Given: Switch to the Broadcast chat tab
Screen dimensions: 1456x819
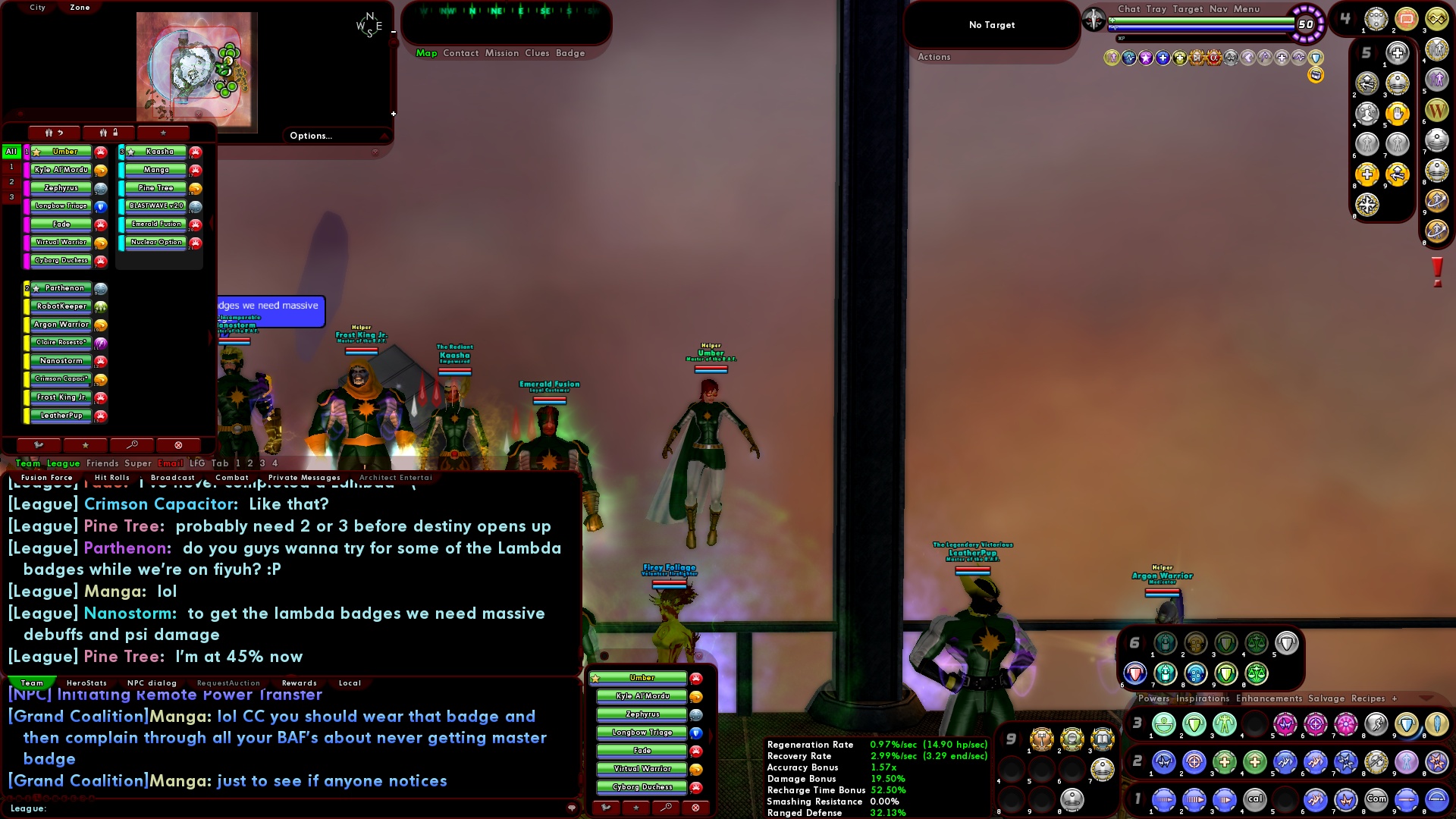Looking at the screenshot, I should [x=173, y=477].
